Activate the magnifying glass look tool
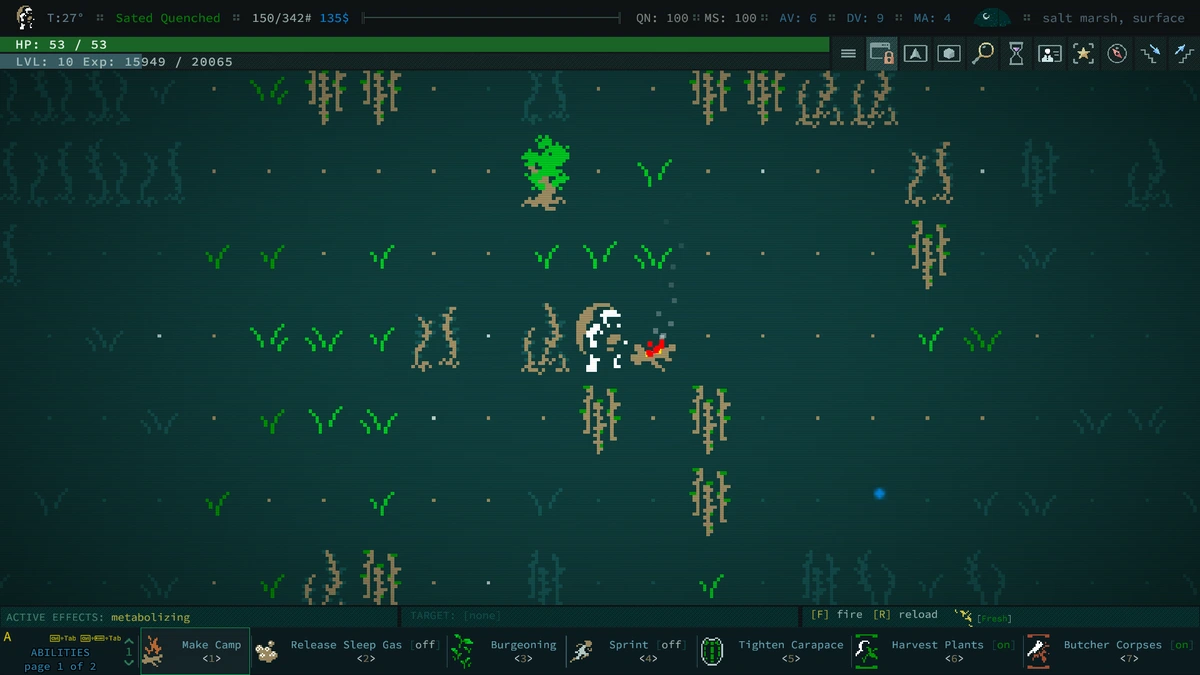Viewport: 1200px width, 675px height. coord(983,54)
